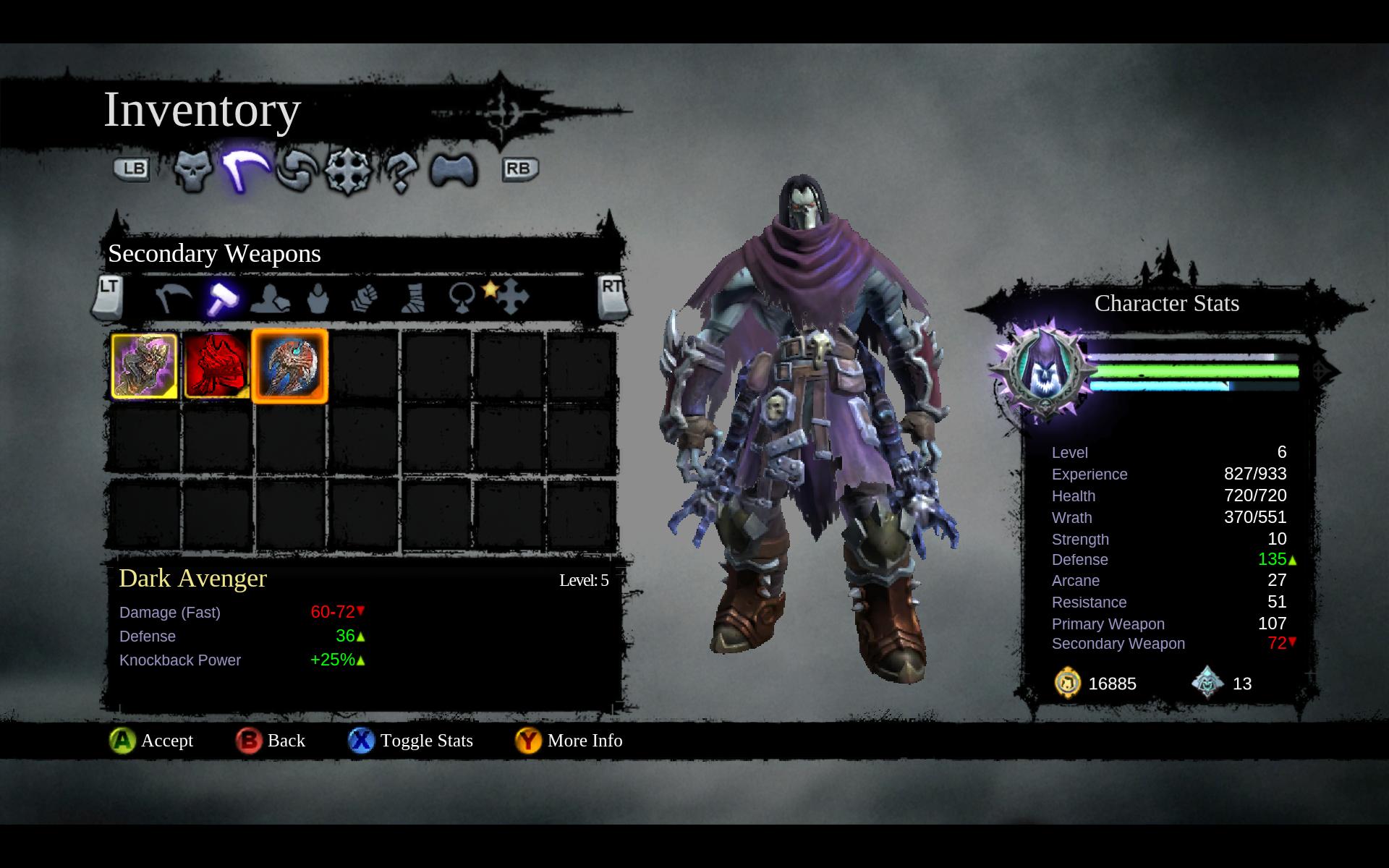Open the gamepad controller tab

point(454,171)
